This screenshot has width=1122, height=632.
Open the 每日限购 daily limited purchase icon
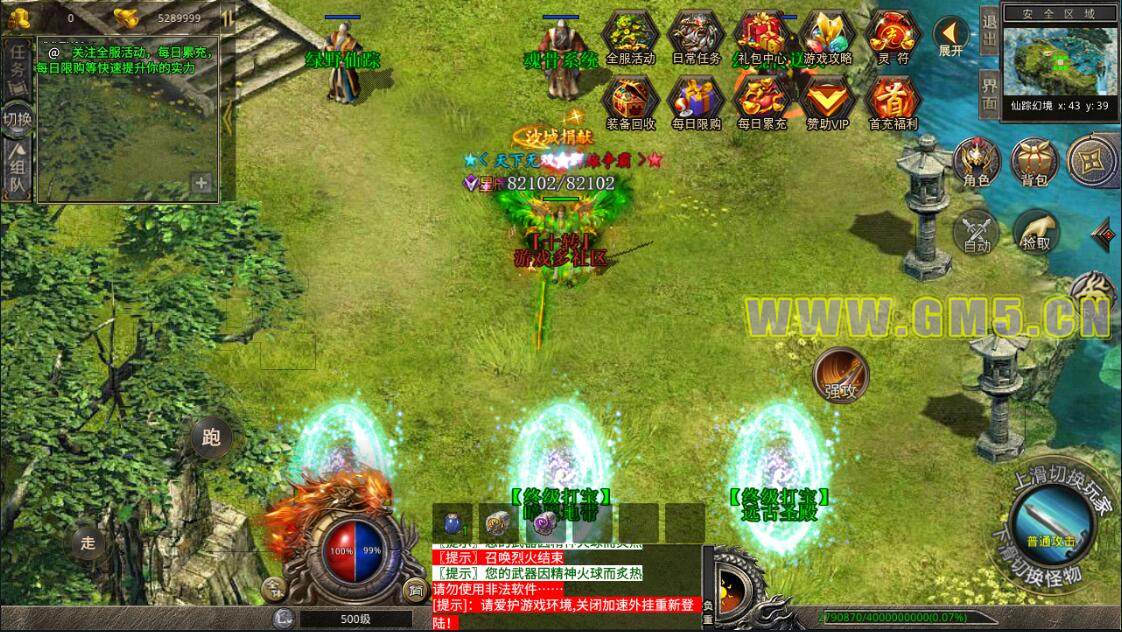(695, 101)
